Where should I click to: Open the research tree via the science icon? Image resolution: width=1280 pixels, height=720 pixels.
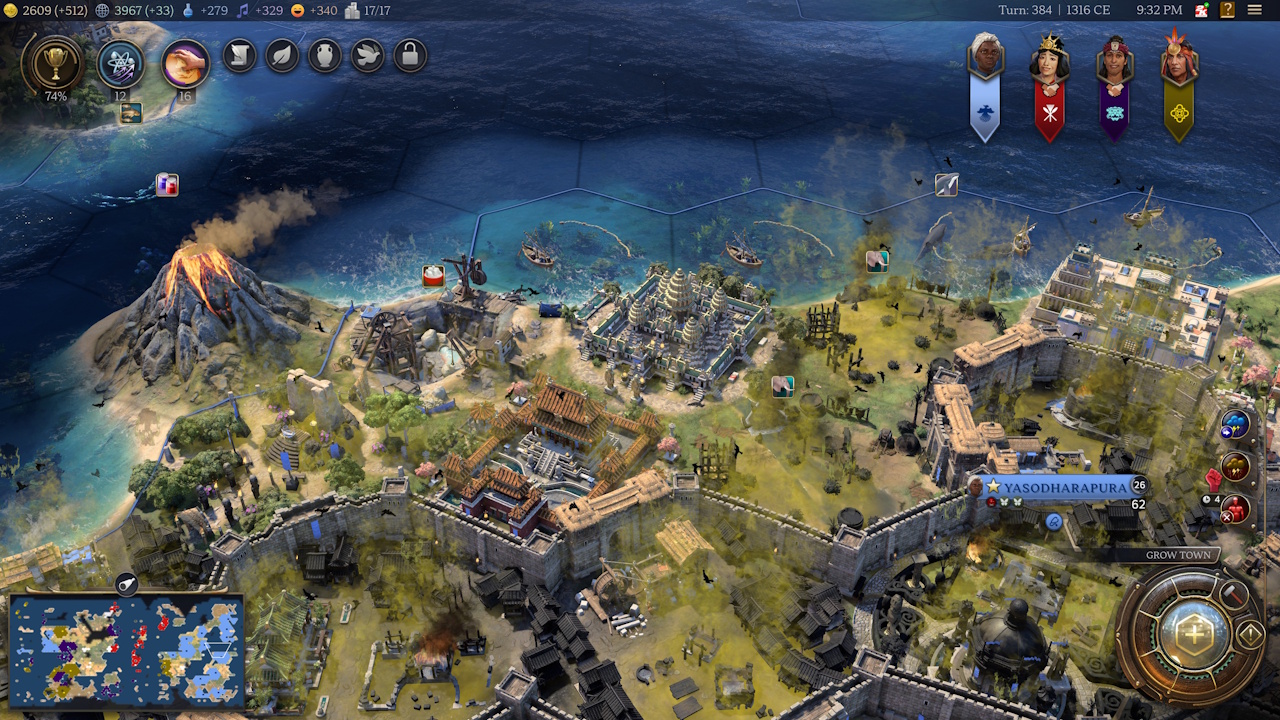tap(120, 63)
